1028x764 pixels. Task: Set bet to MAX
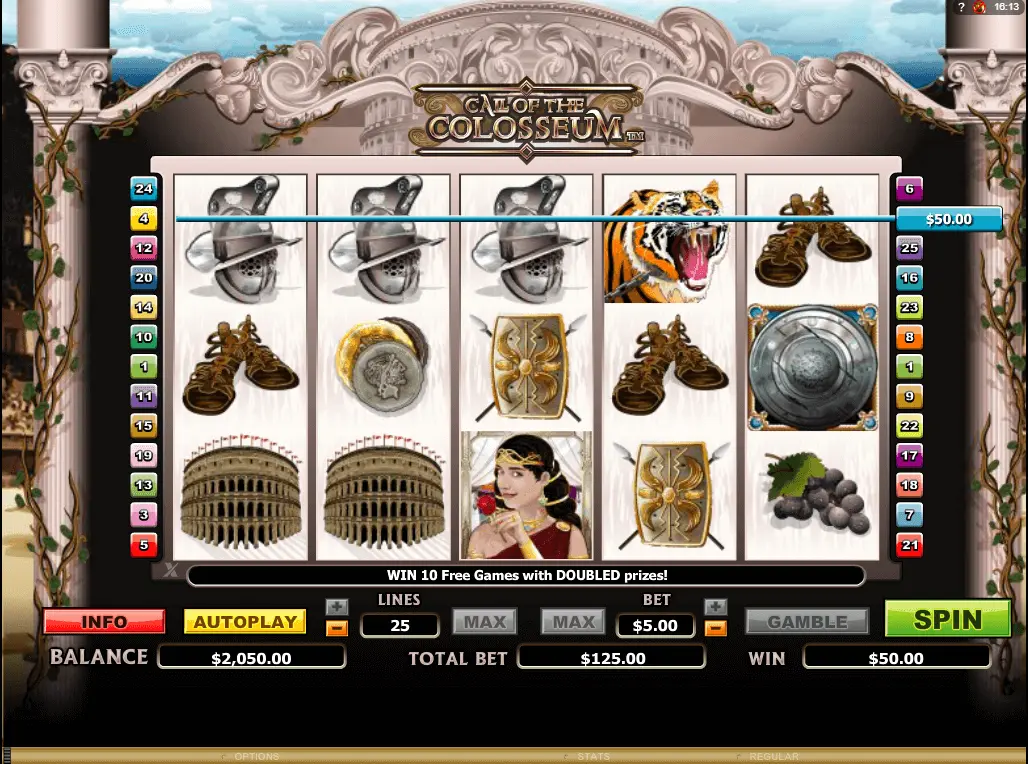(574, 622)
